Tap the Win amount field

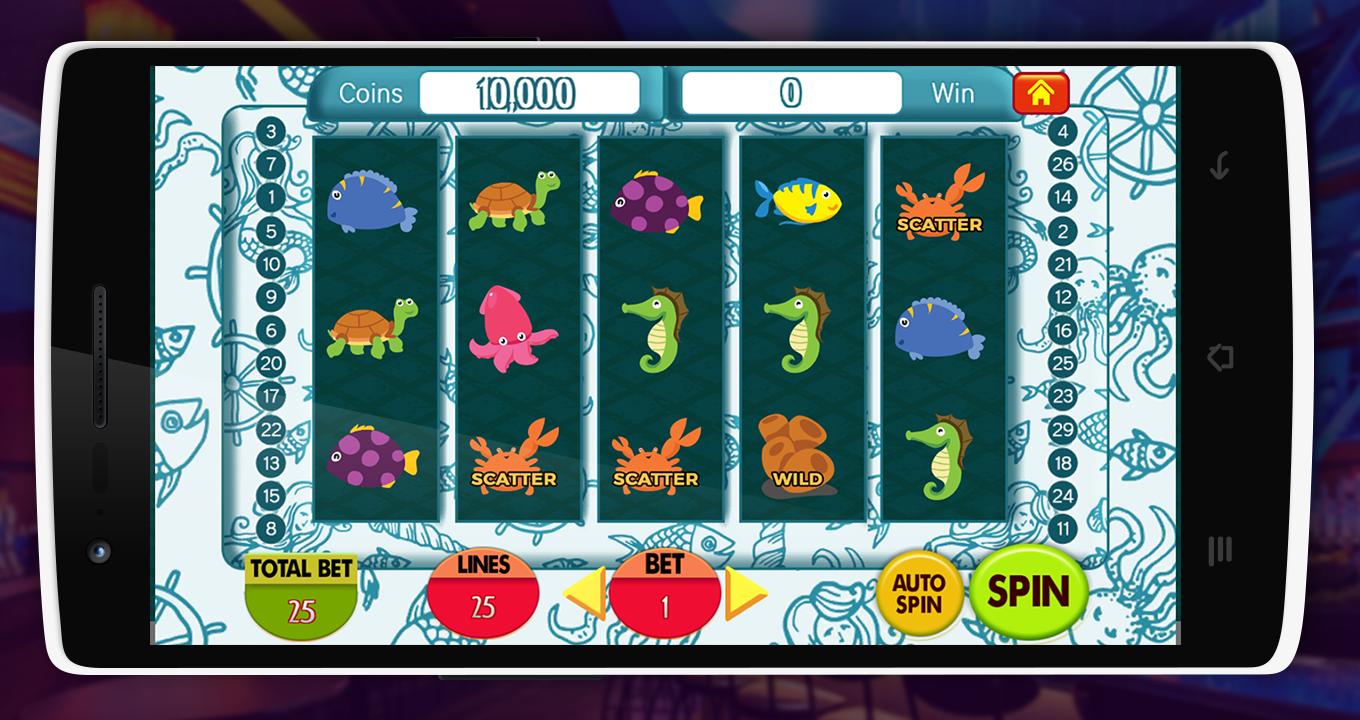pyautogui.click(x=789, y=93)
